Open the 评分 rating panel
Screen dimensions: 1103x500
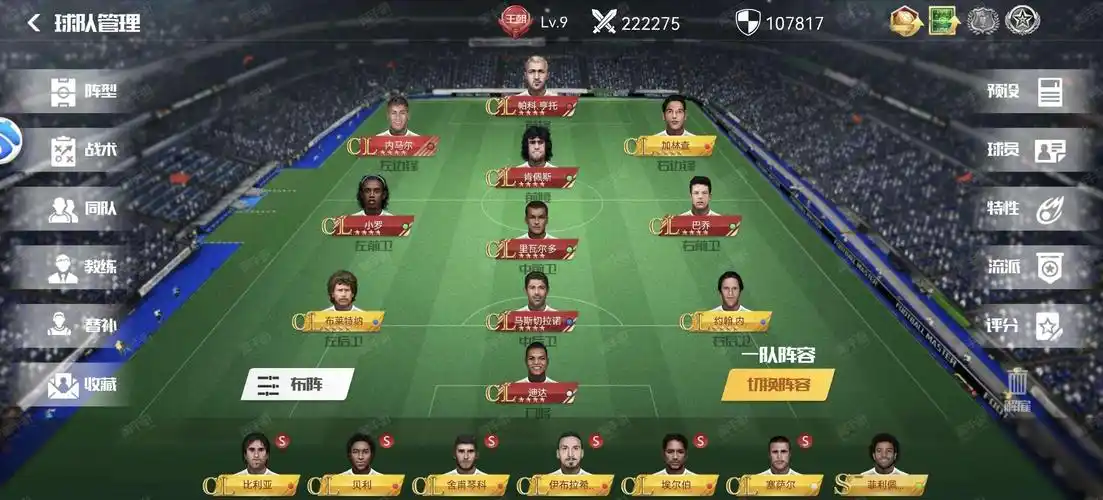[1025, 326]
